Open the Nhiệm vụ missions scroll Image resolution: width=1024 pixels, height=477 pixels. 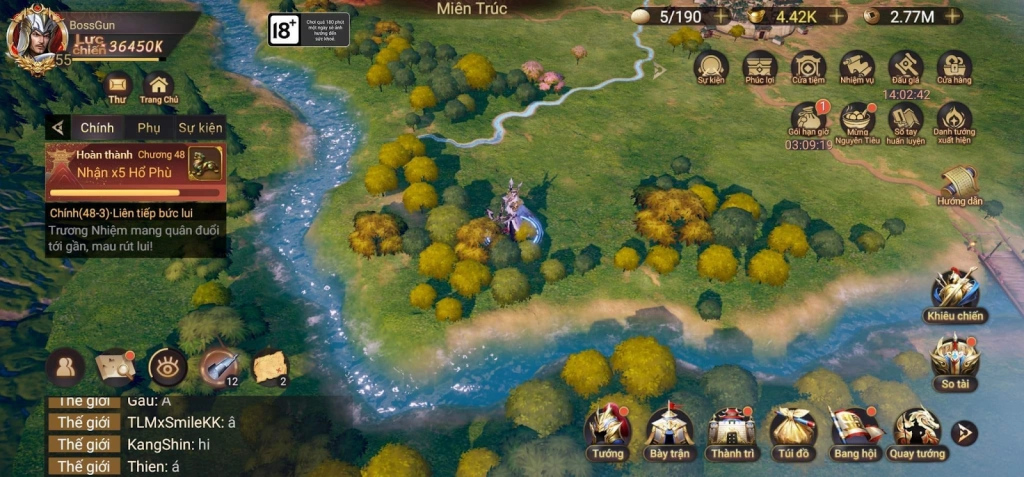pos(857,67)
